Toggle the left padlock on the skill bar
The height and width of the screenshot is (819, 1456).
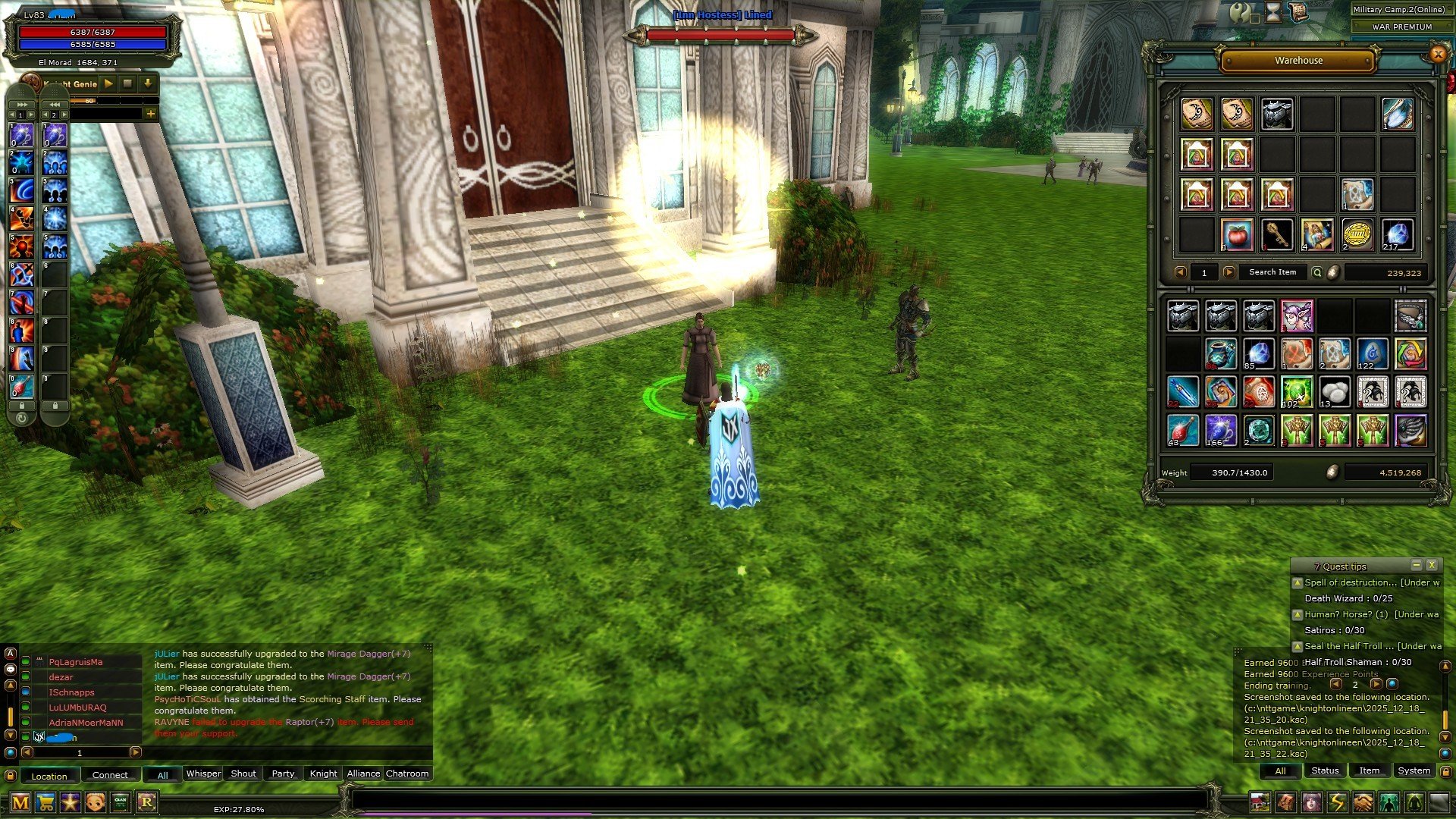click(x=21, y=405)
